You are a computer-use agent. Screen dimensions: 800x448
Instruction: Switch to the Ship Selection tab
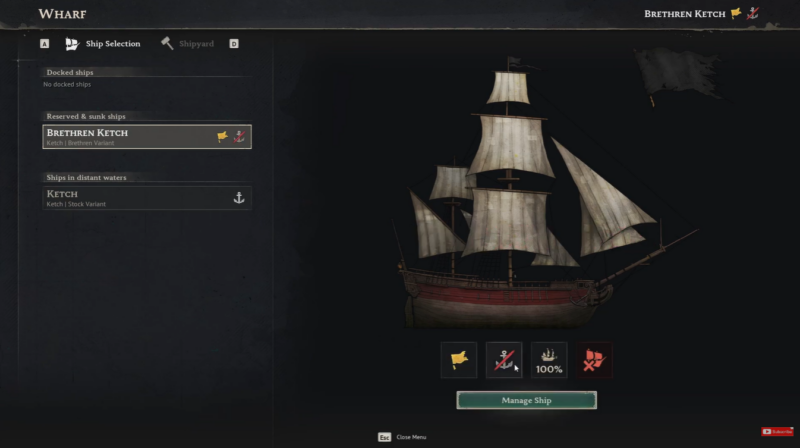[x=103, y=44]
